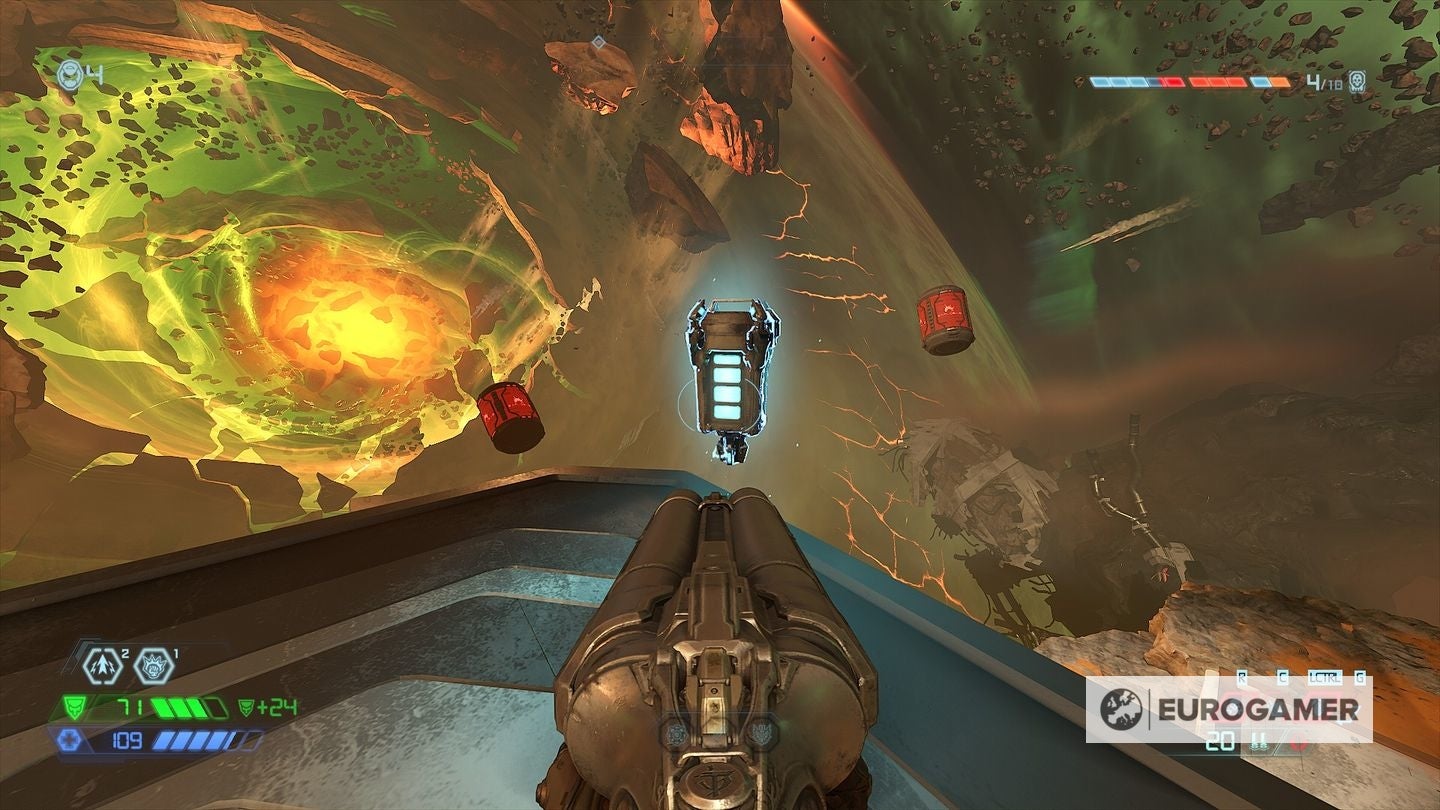Click the green armor shield icon
The width and height of the screenshot is (1440, 810).
pyautogui.click(x=75, y=706)
